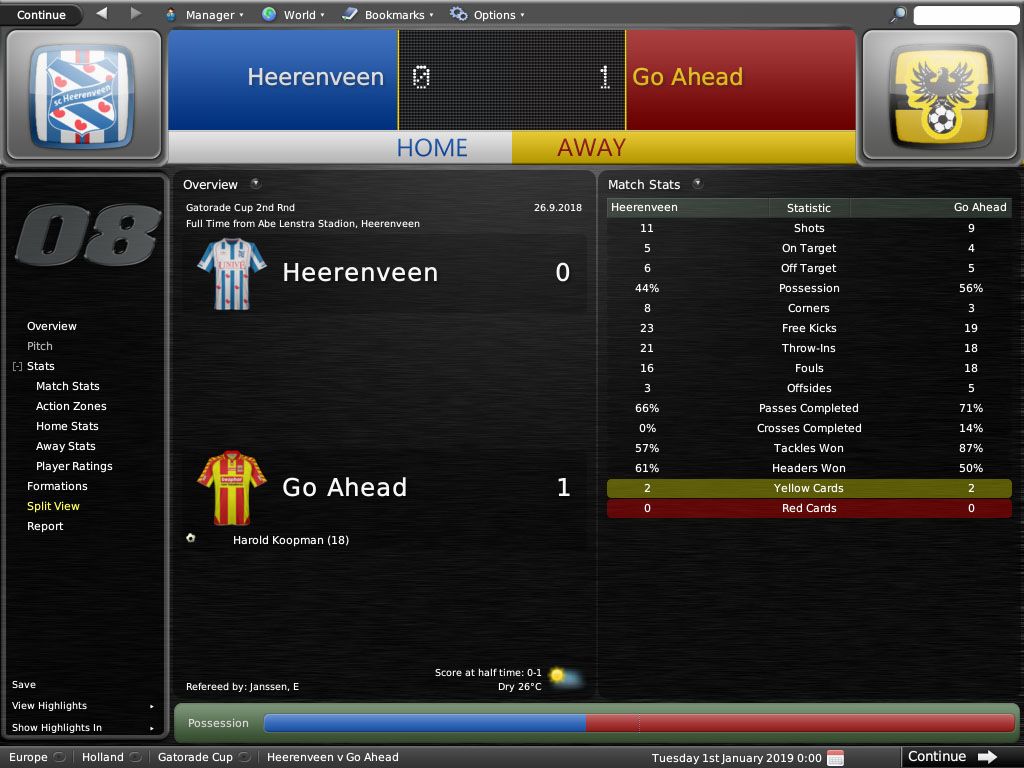
Task: Collapse the Stats tree section
Action: coord(17,367)
